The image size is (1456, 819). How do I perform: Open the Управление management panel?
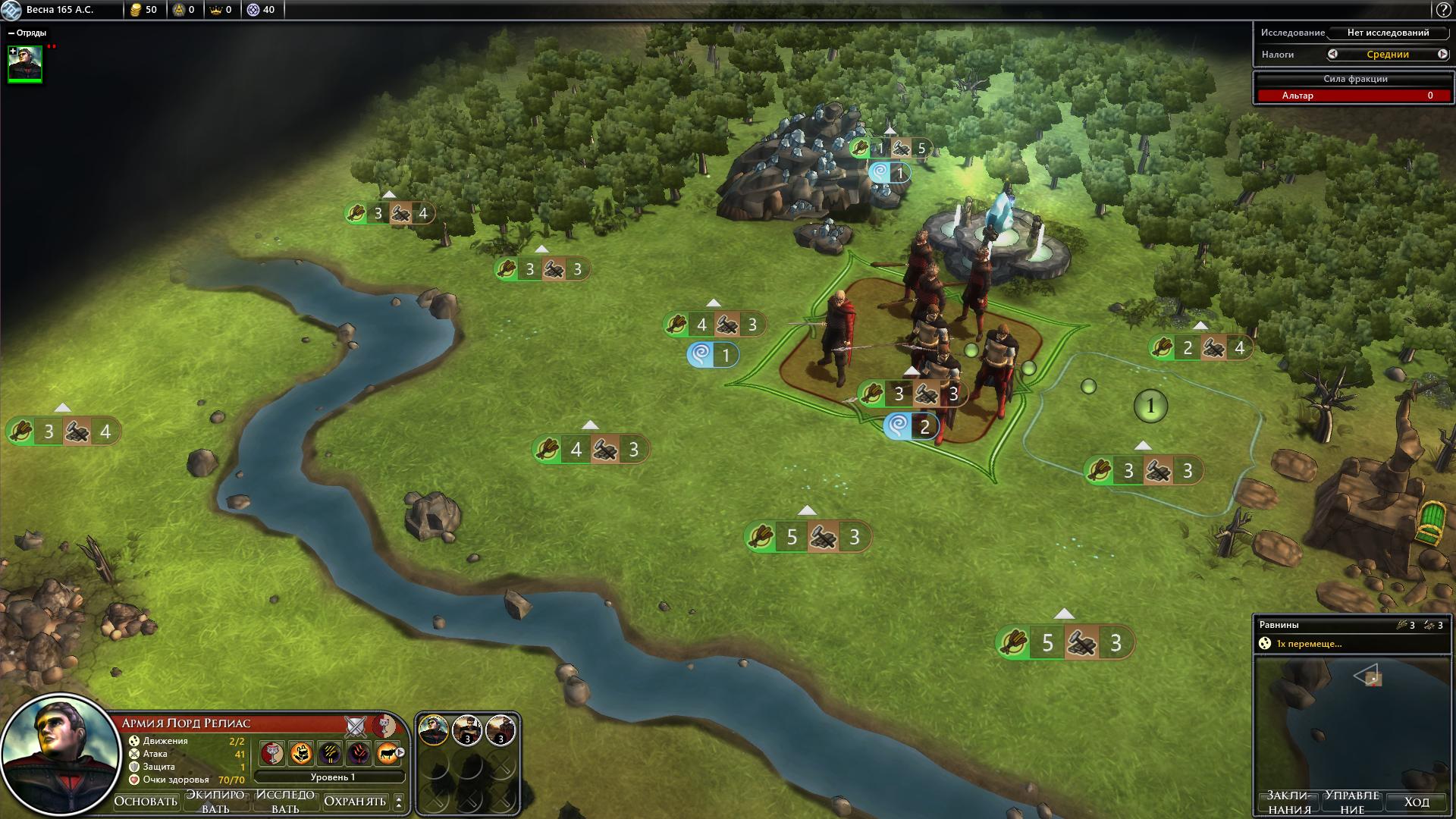(1352, 802)
